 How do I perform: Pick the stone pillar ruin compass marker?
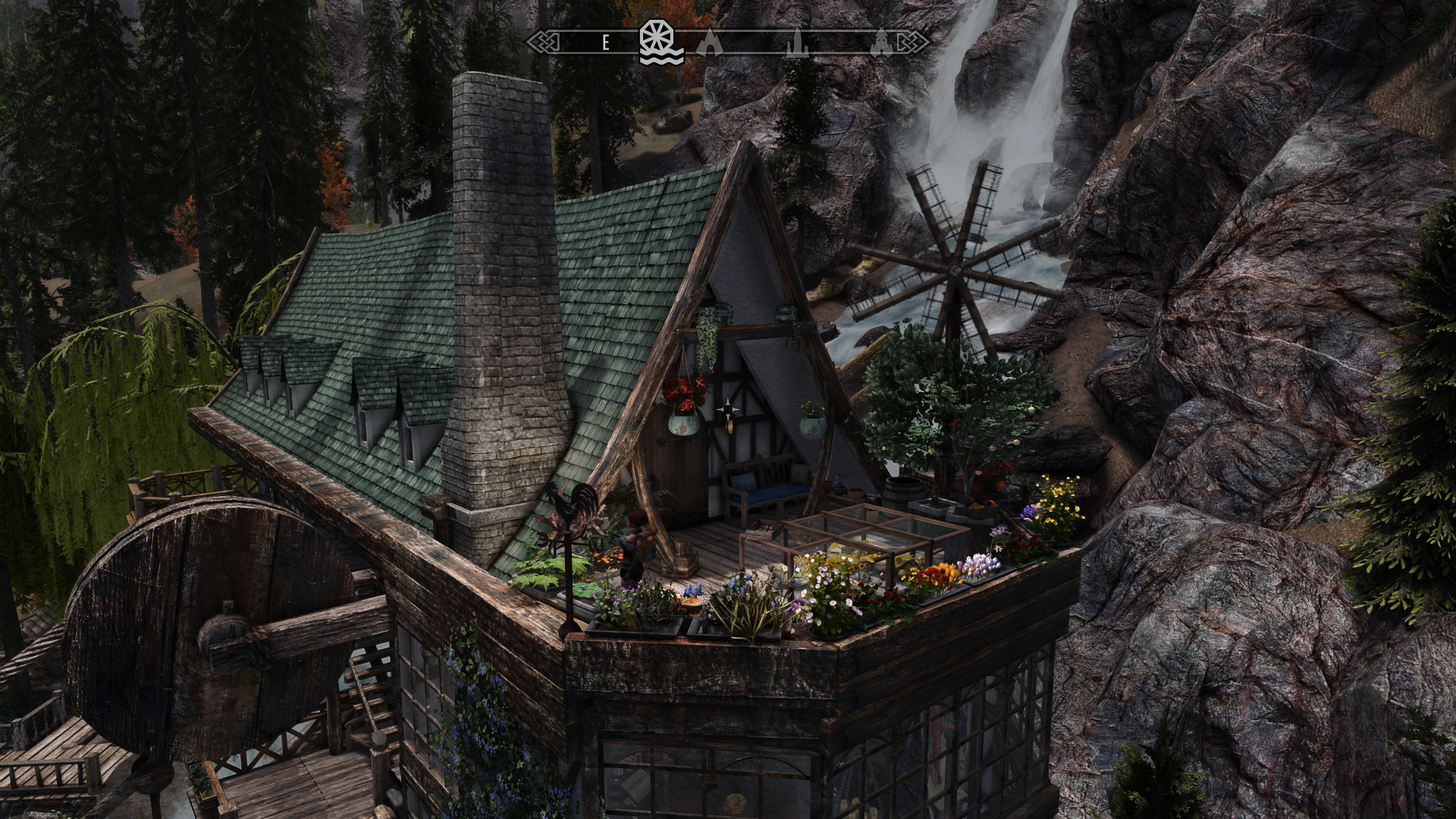pos(796,43)
